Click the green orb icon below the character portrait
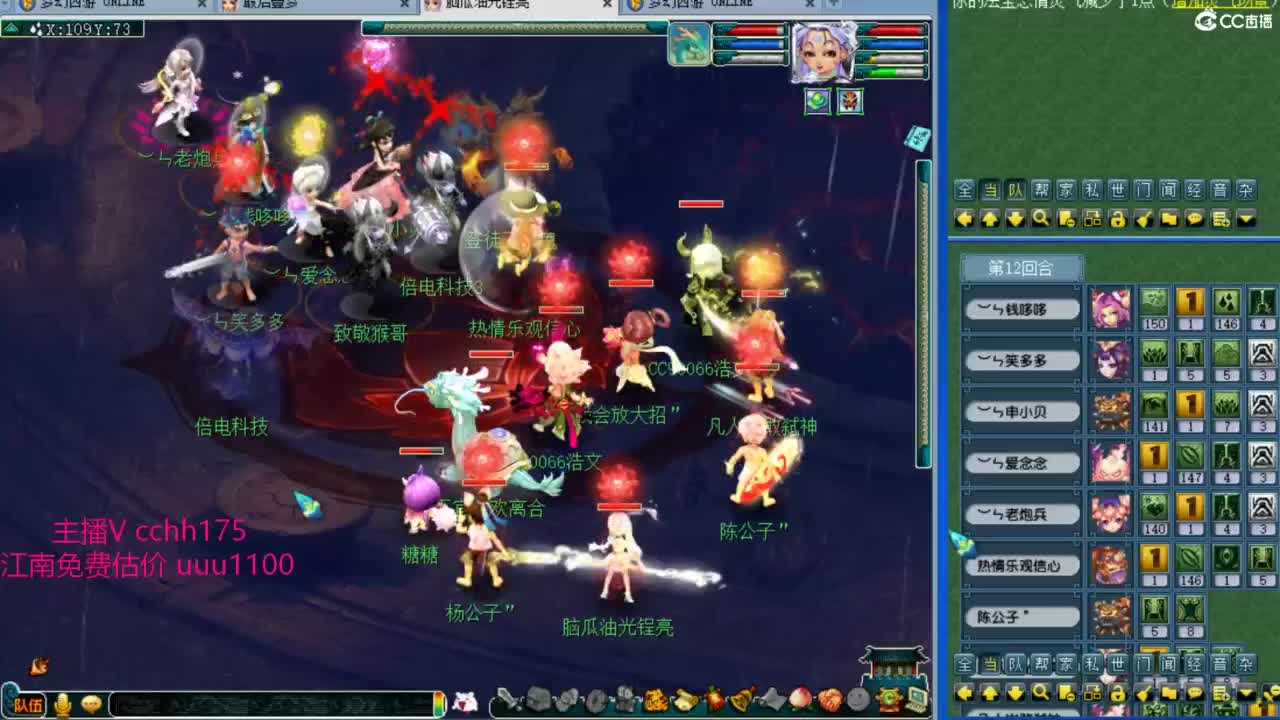 pos(815,102)
